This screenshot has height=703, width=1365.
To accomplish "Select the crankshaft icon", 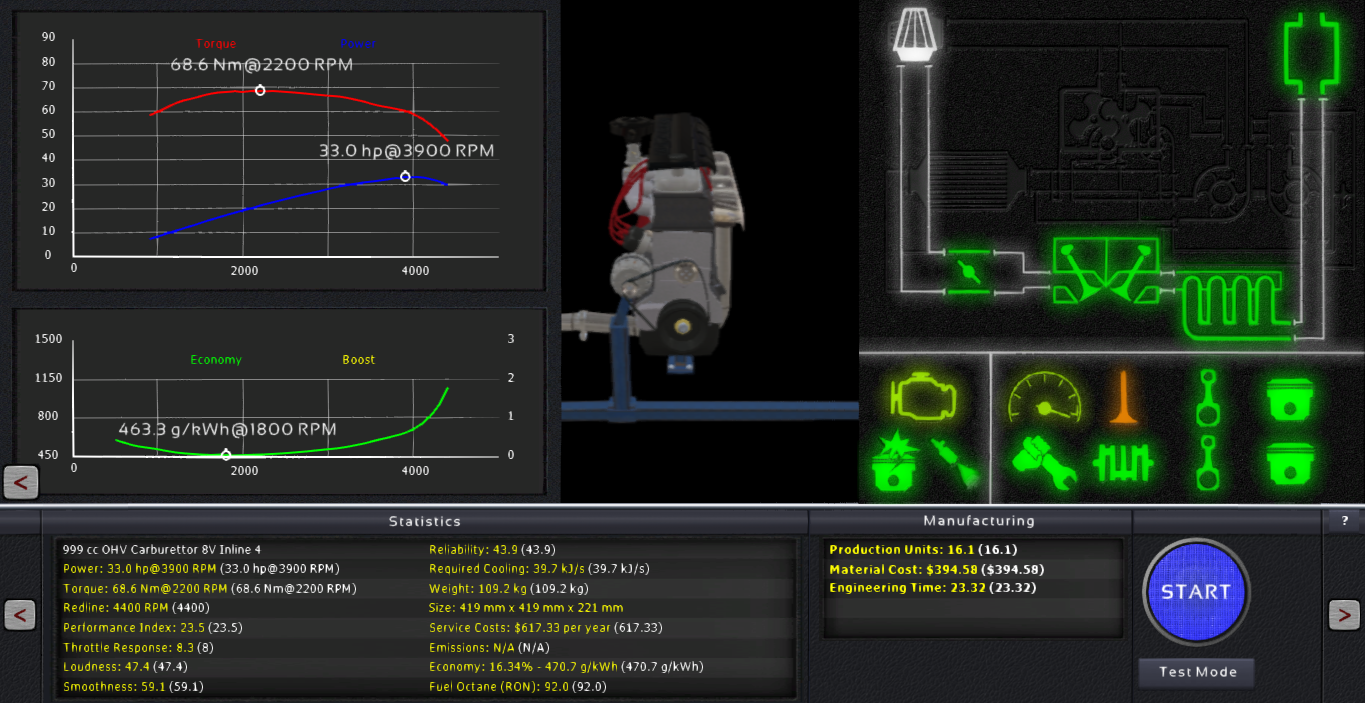I will [x=1123, y=463].
